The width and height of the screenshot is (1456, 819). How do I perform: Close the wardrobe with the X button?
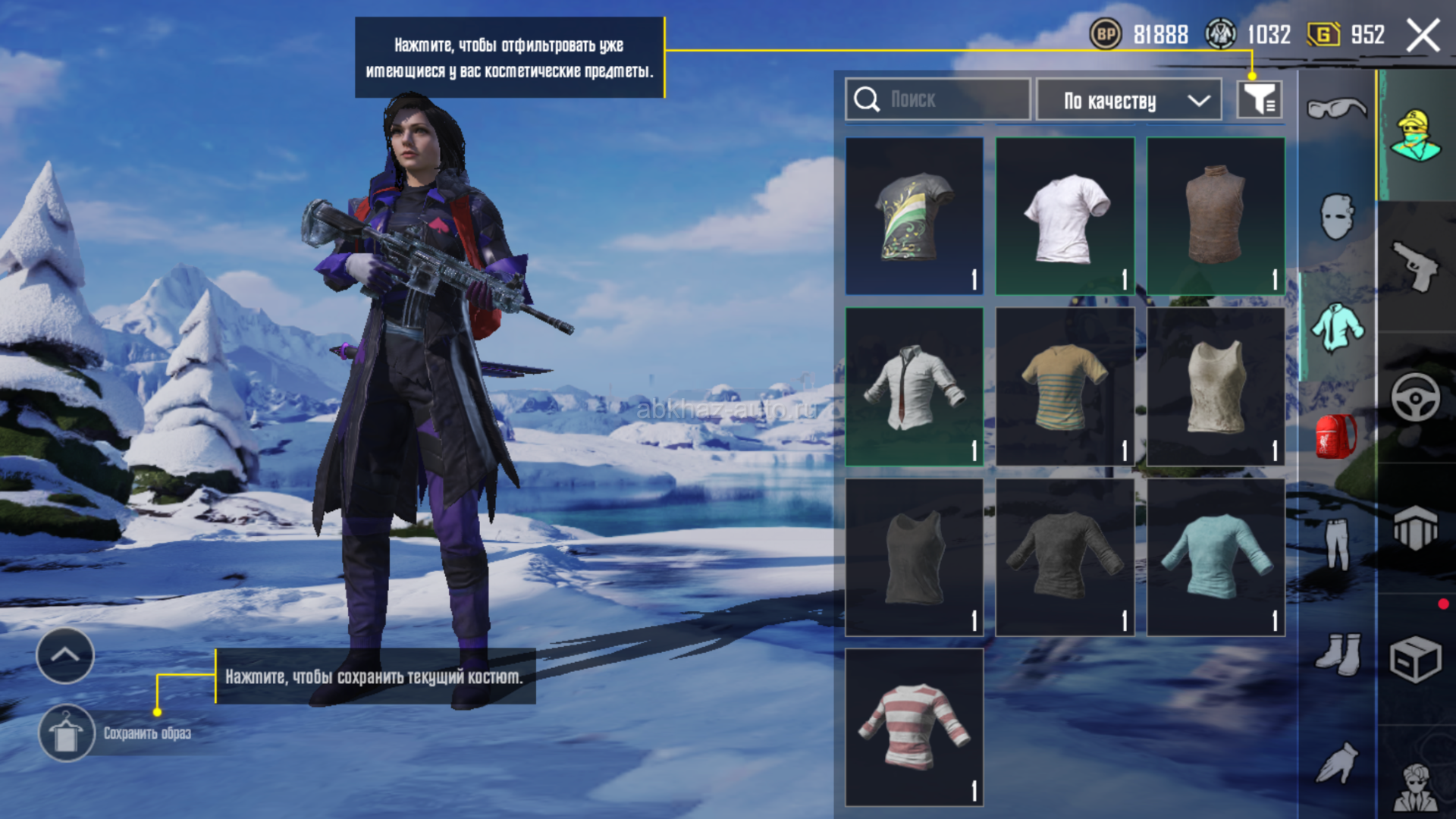coord(1423,36)
